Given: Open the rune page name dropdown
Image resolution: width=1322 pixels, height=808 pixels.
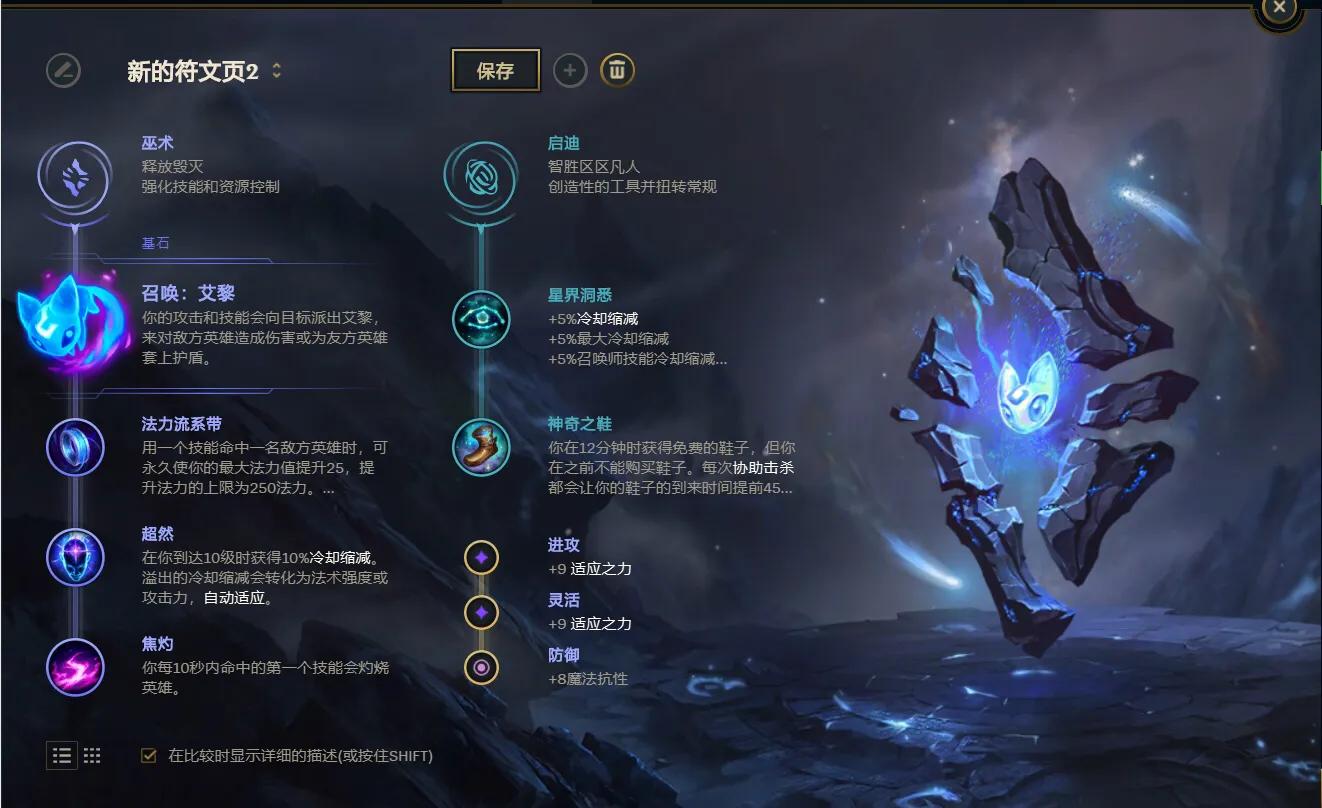Looking at the screenshot, I should pos(277,71).
